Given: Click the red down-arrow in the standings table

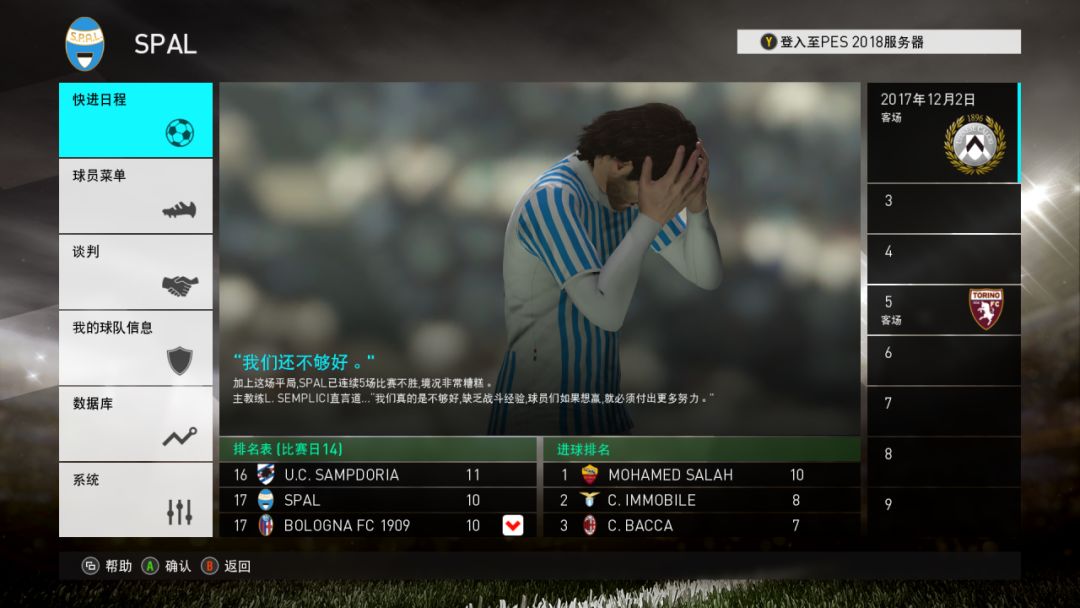Looking at the screenshot, I should [512, 525].
